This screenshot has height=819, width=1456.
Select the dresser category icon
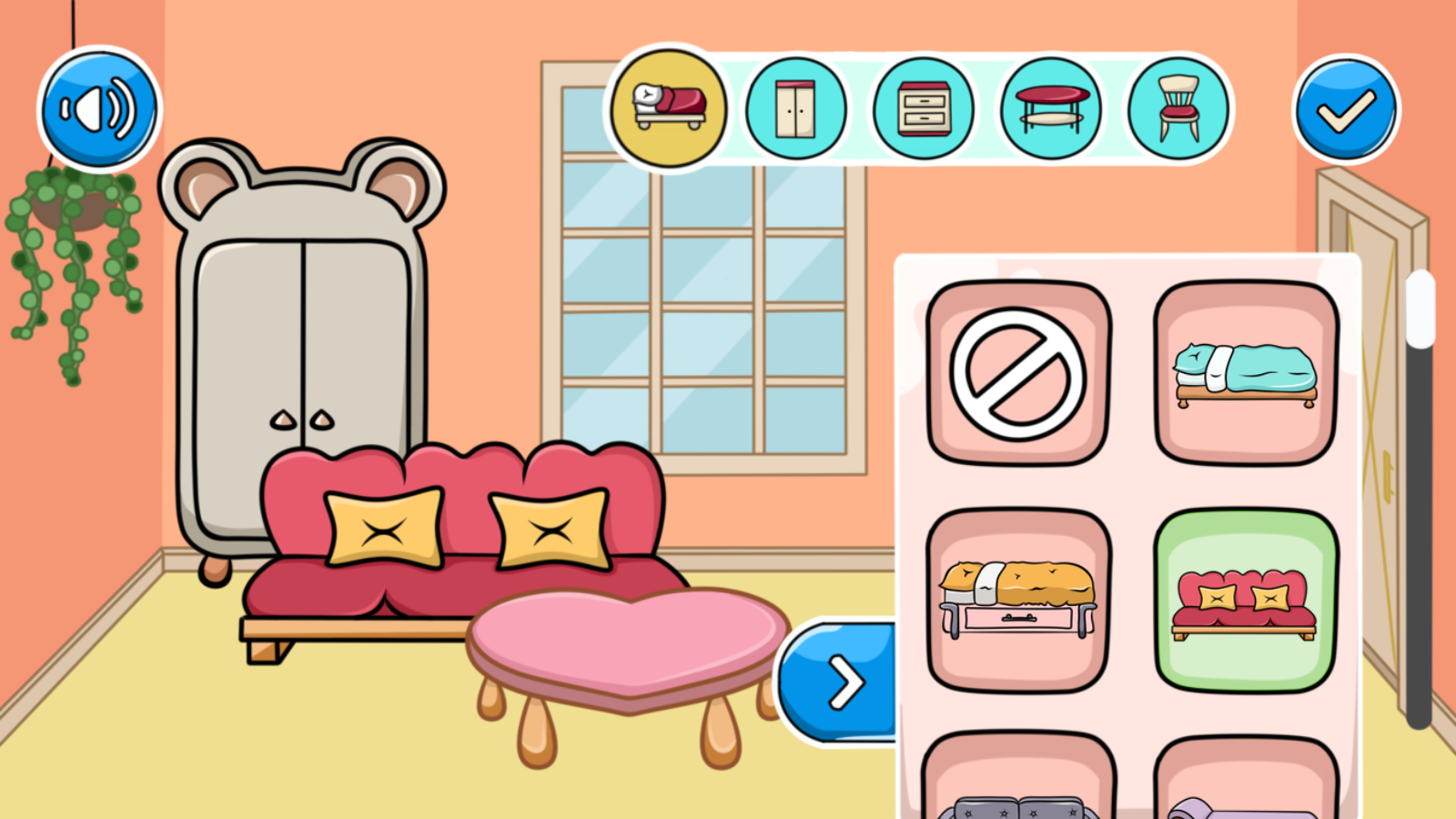coord(923,109)
